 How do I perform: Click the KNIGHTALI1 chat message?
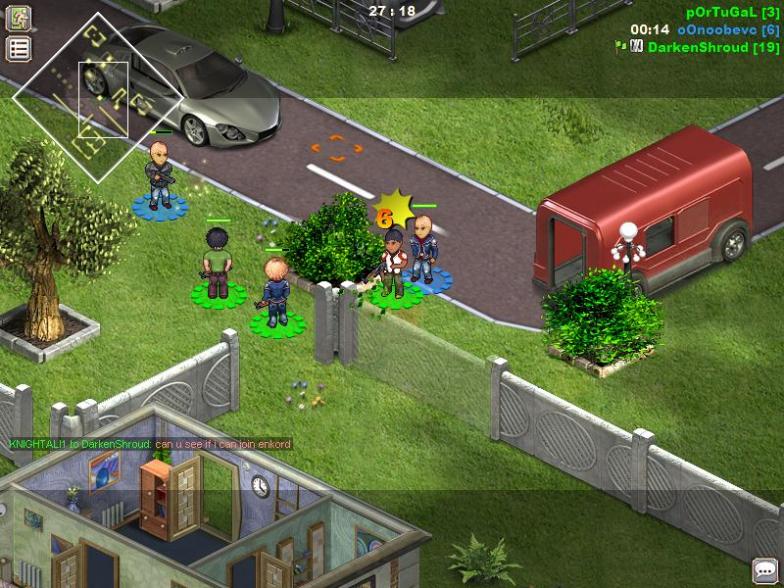(x=150, y=444)
